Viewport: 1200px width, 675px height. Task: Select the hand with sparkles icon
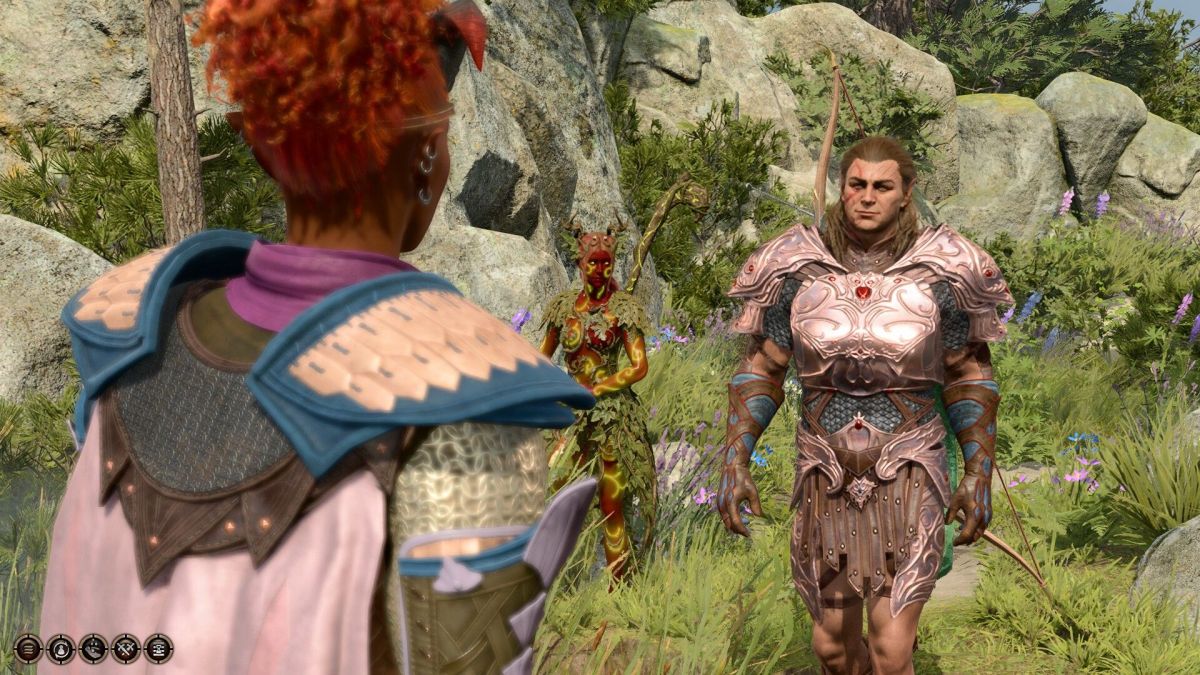[93, 648]
